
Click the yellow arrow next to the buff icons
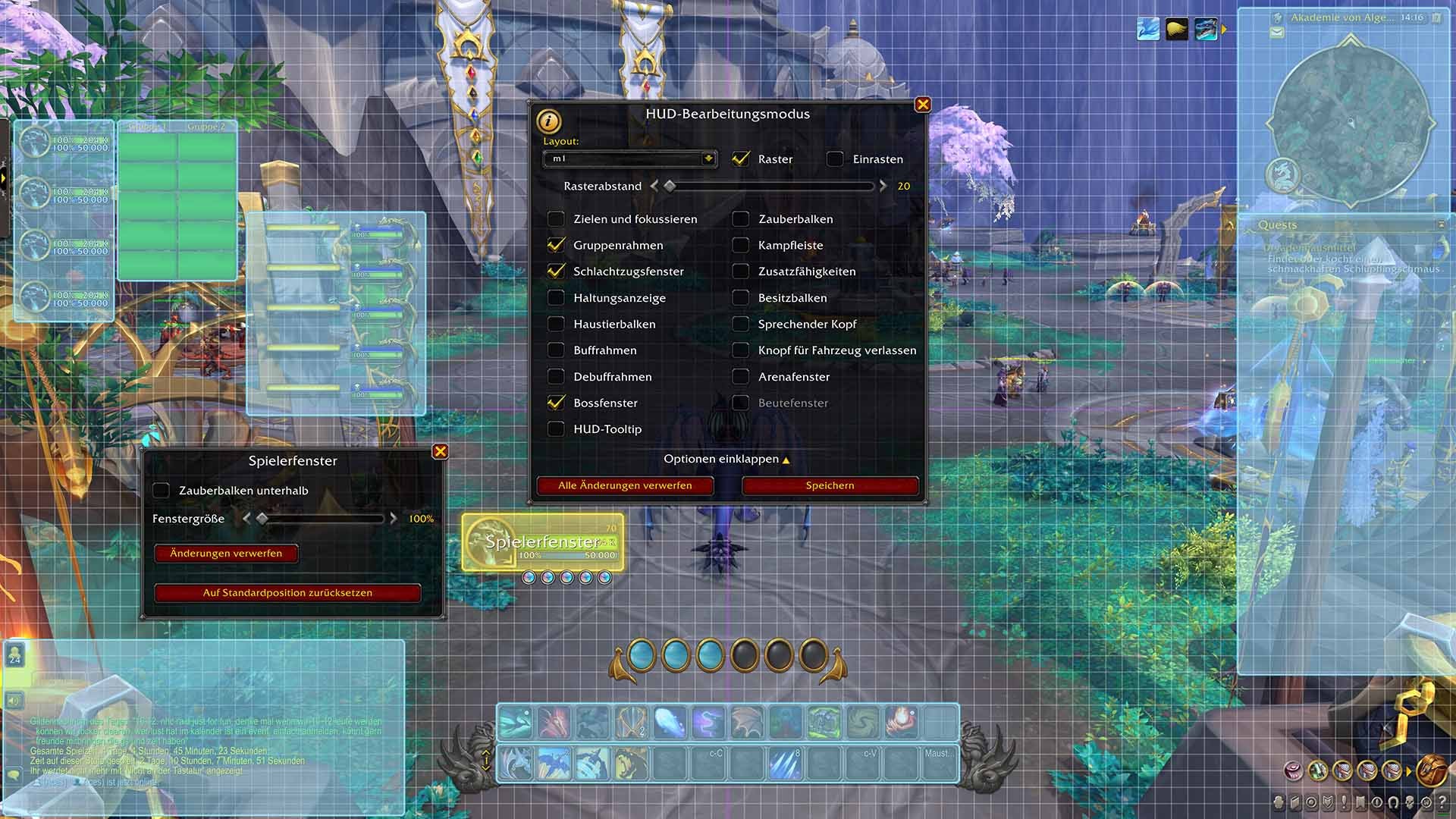pyautogui.click(x=1225, y=30)
